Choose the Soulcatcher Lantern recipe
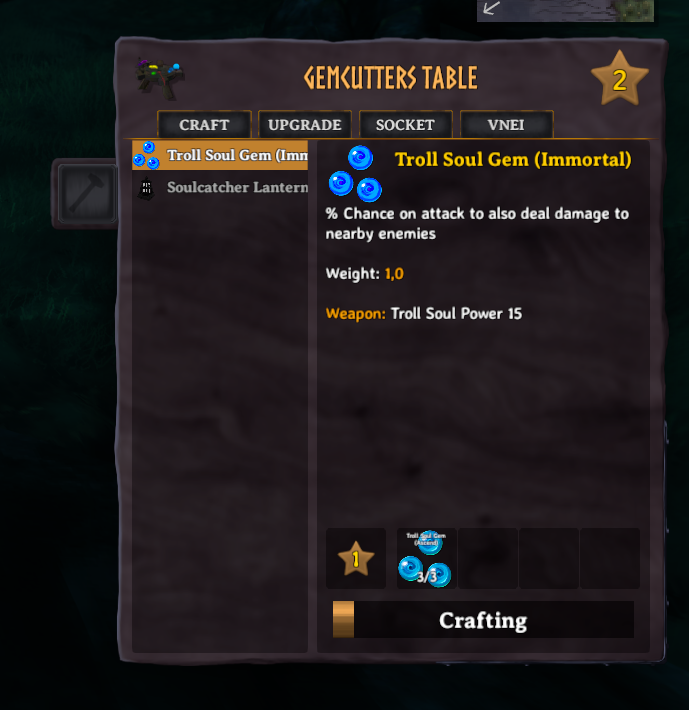This screenshot has height=710, width=689. click(220, 187)
